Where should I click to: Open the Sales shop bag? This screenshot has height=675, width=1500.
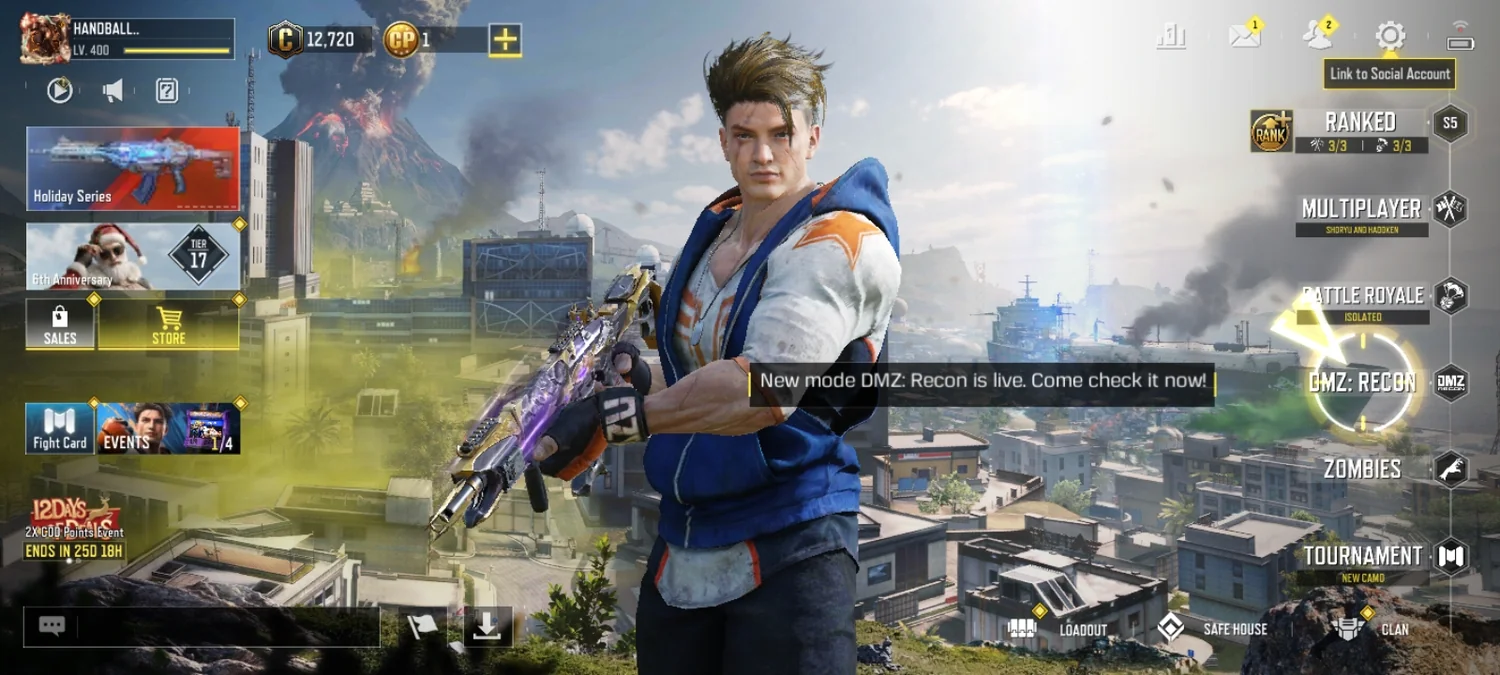(60, 325)
